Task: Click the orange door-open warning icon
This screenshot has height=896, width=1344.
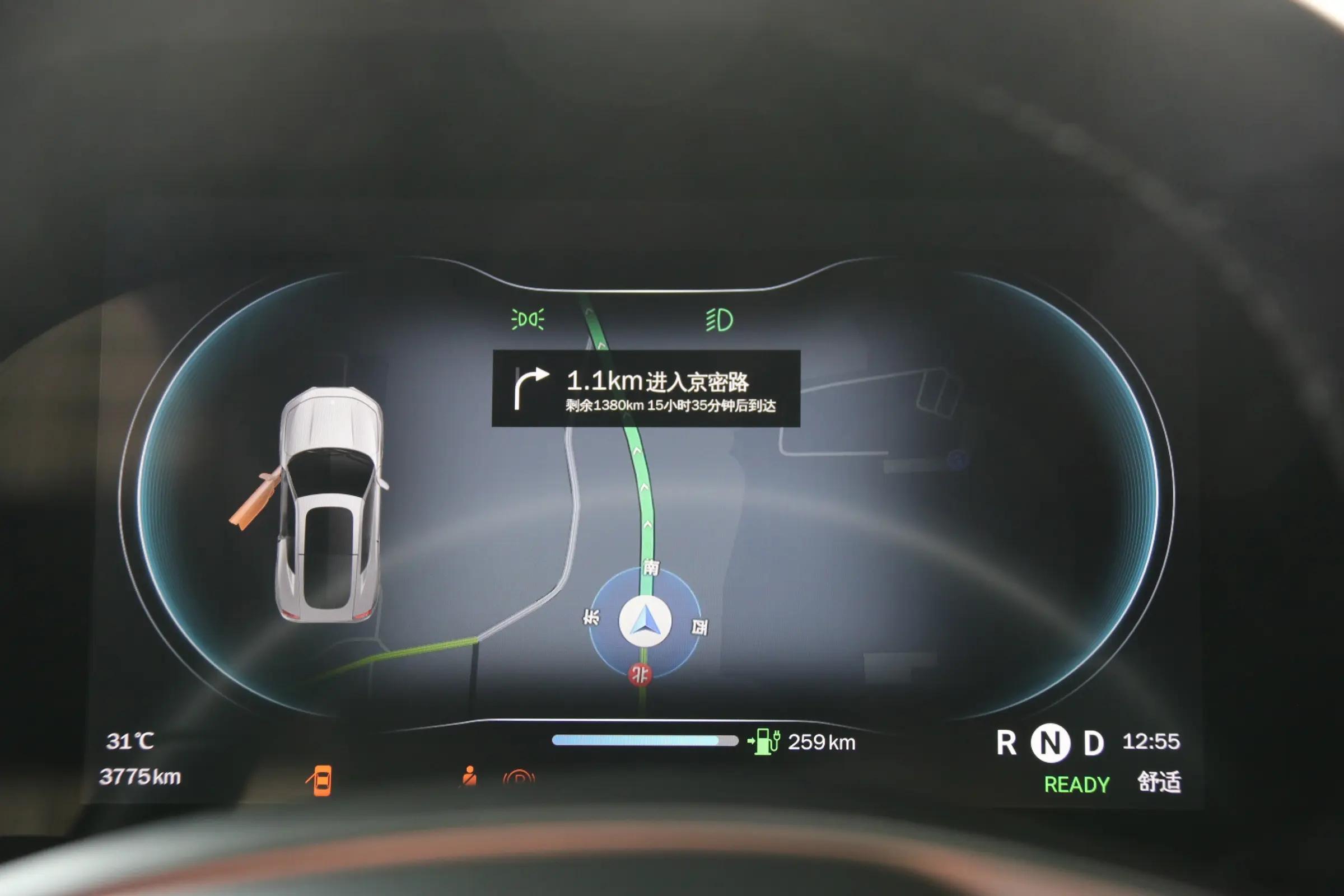Action: click(320, 780)
